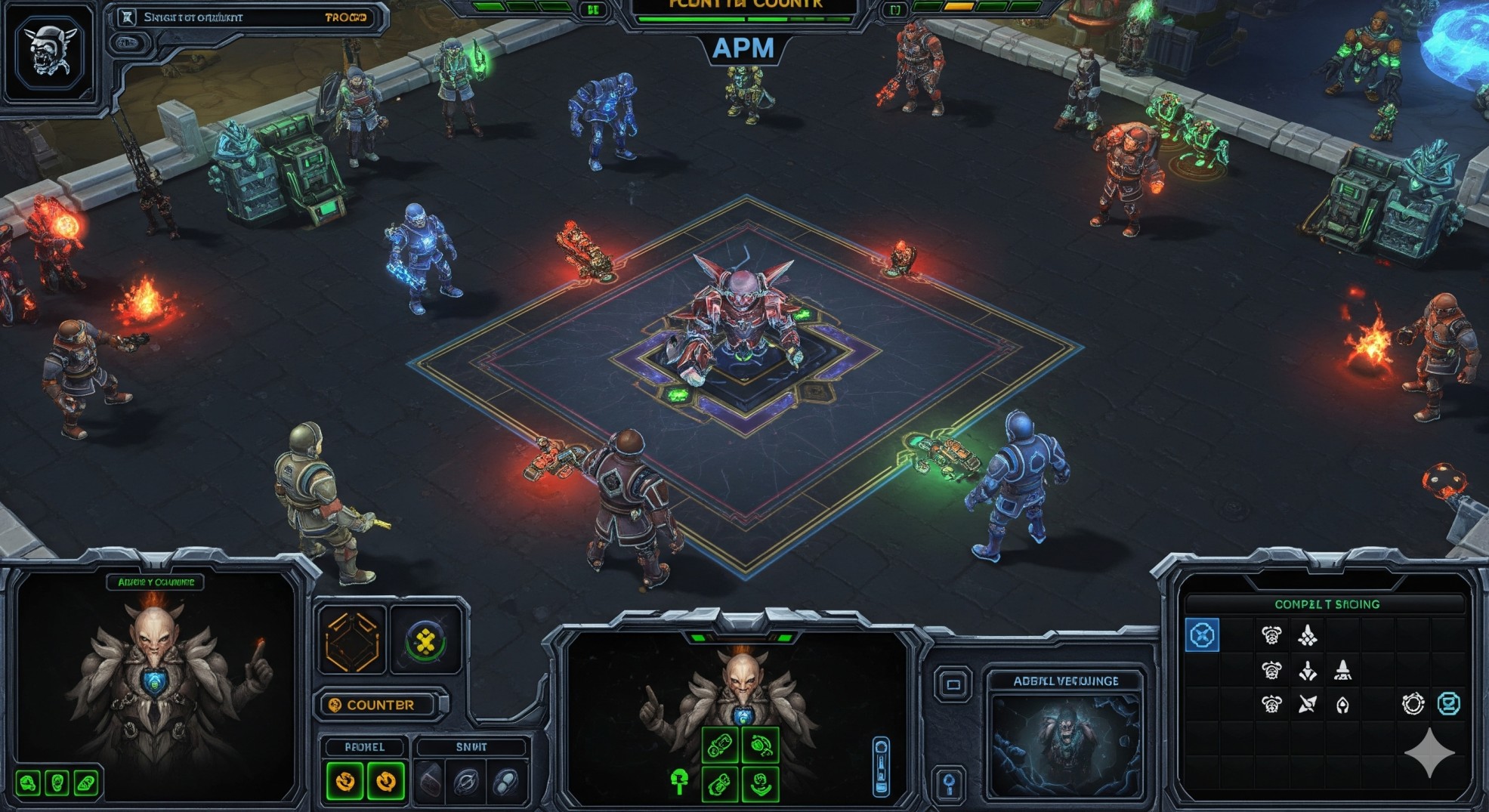Switch to the Snvit tab

pos(471,747)
